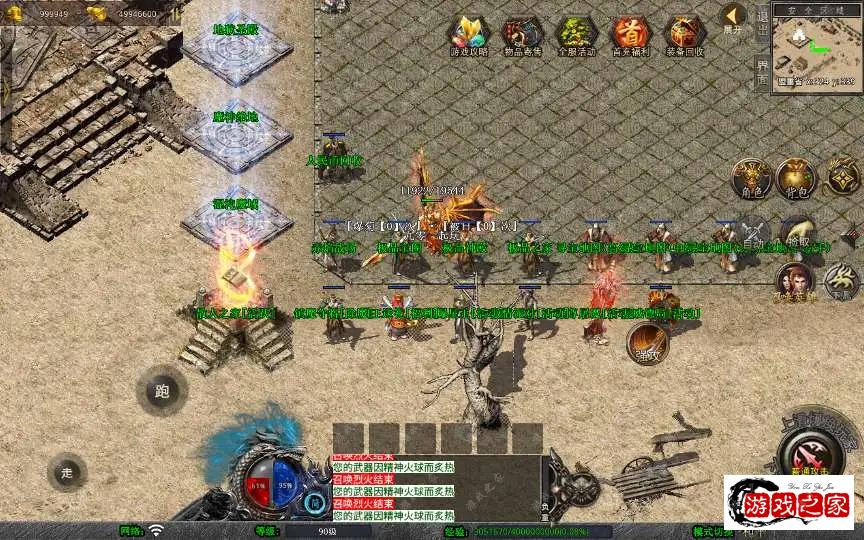Click the 召唤英雄 summon hero button
864x540 pixels.
794,280
